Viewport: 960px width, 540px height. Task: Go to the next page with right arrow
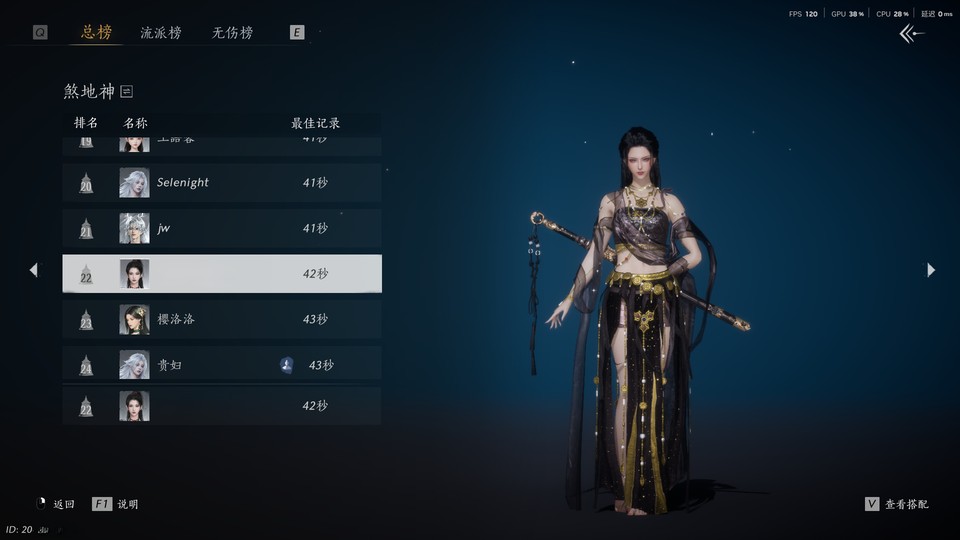point(931,270)
